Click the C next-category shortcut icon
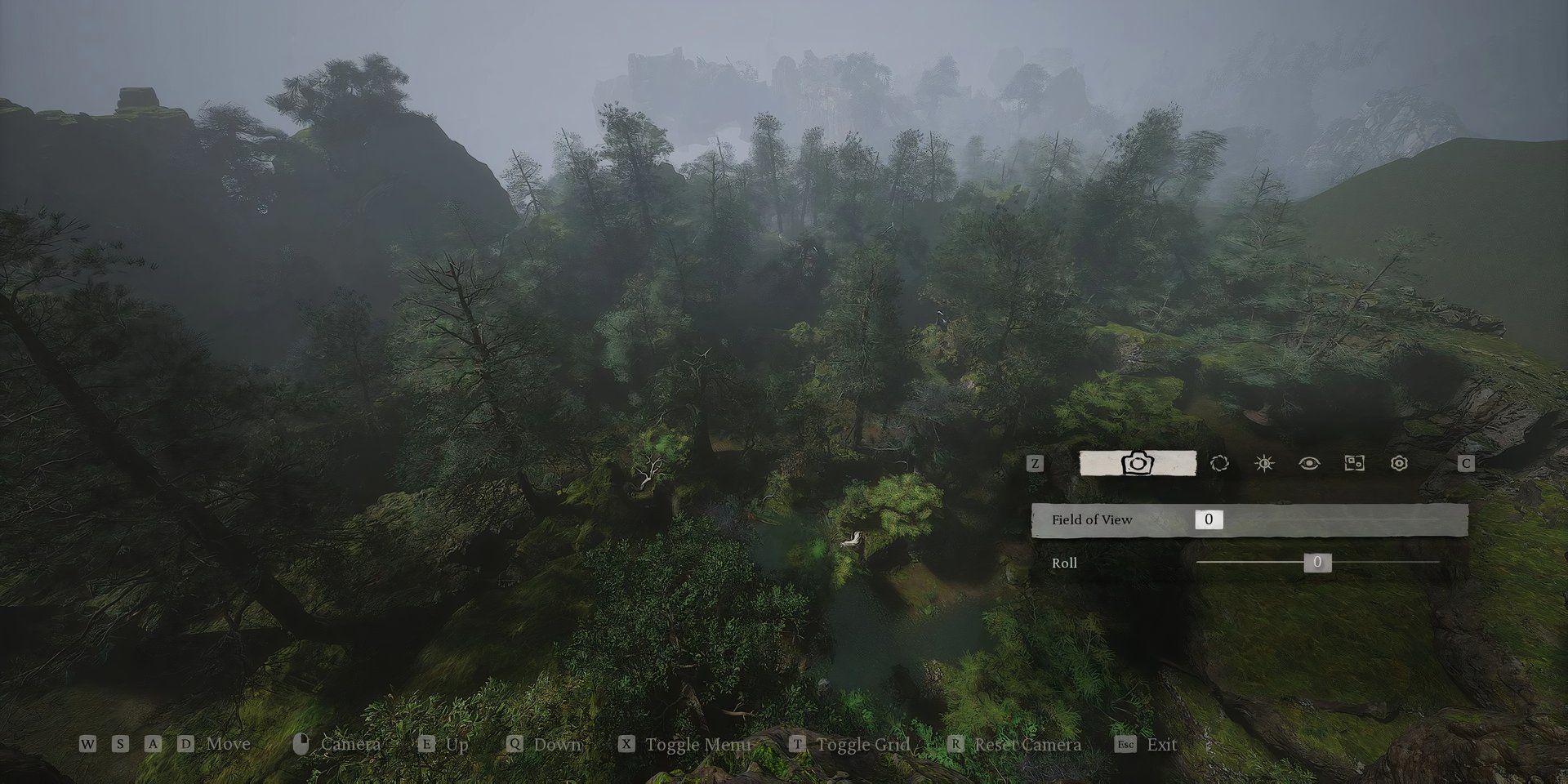The height and width of the screenshot is (784, 1568). click(x=1466, y=463)
